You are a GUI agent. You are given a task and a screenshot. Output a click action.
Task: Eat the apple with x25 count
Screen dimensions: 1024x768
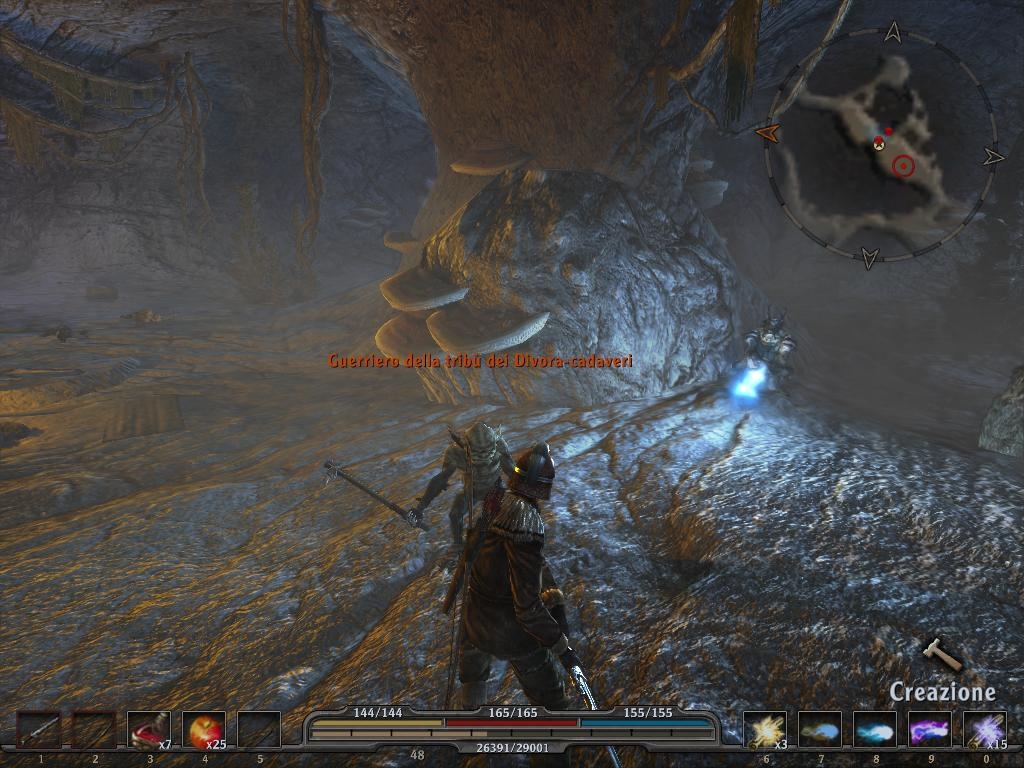[x=204, y=730]
